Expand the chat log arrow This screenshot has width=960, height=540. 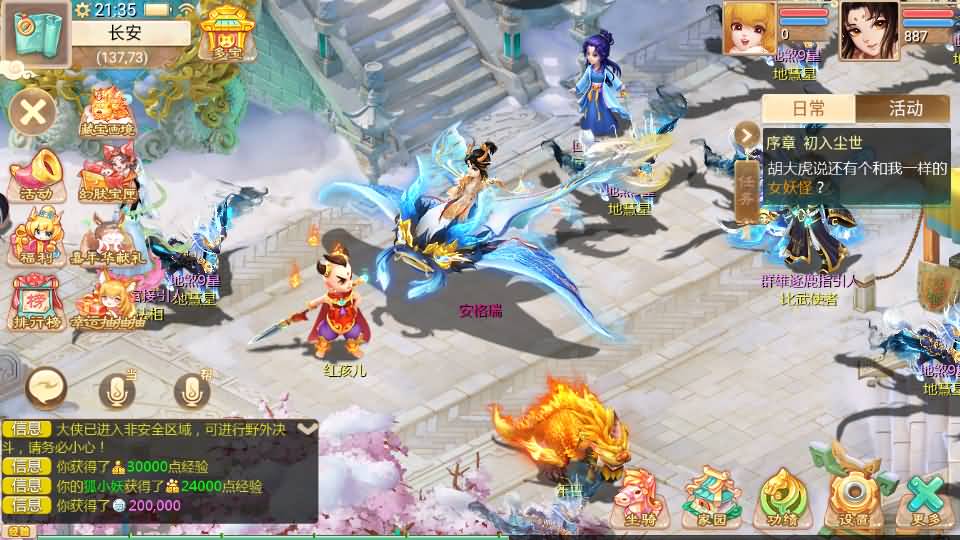[308, 428]
